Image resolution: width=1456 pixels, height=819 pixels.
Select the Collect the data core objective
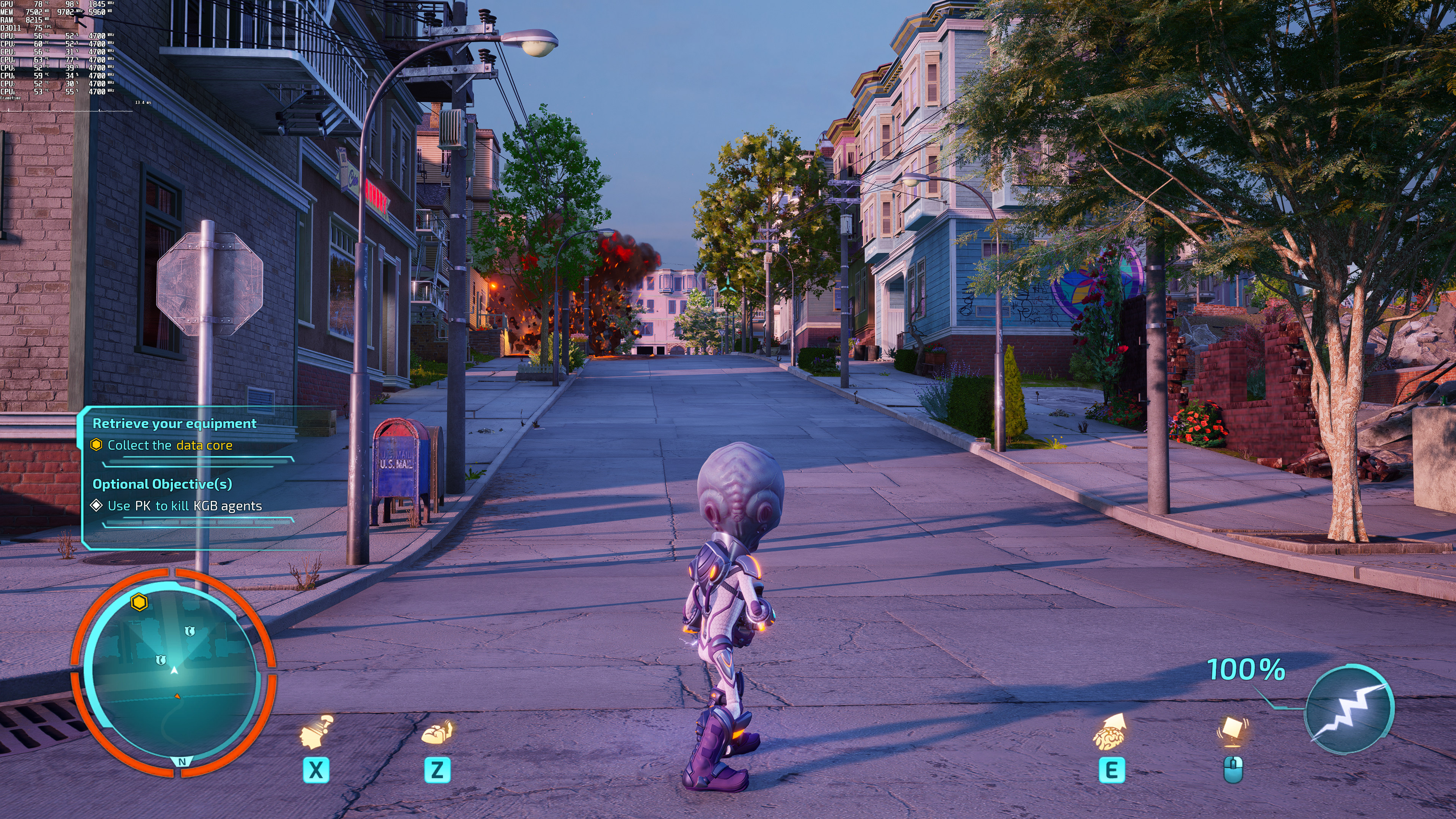(x=169, y=446)
